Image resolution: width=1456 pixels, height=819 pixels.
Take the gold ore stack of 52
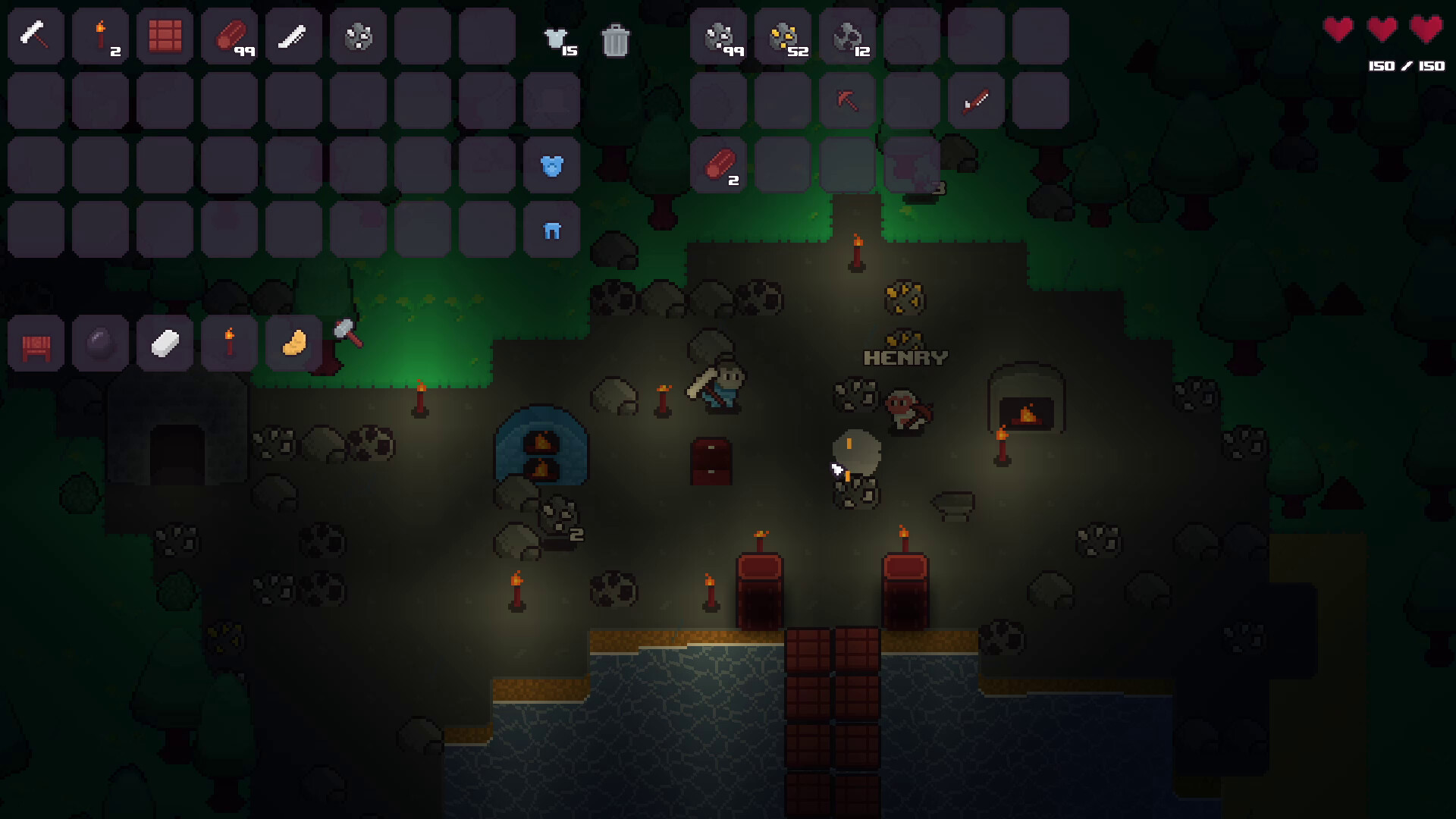point(783,36)
